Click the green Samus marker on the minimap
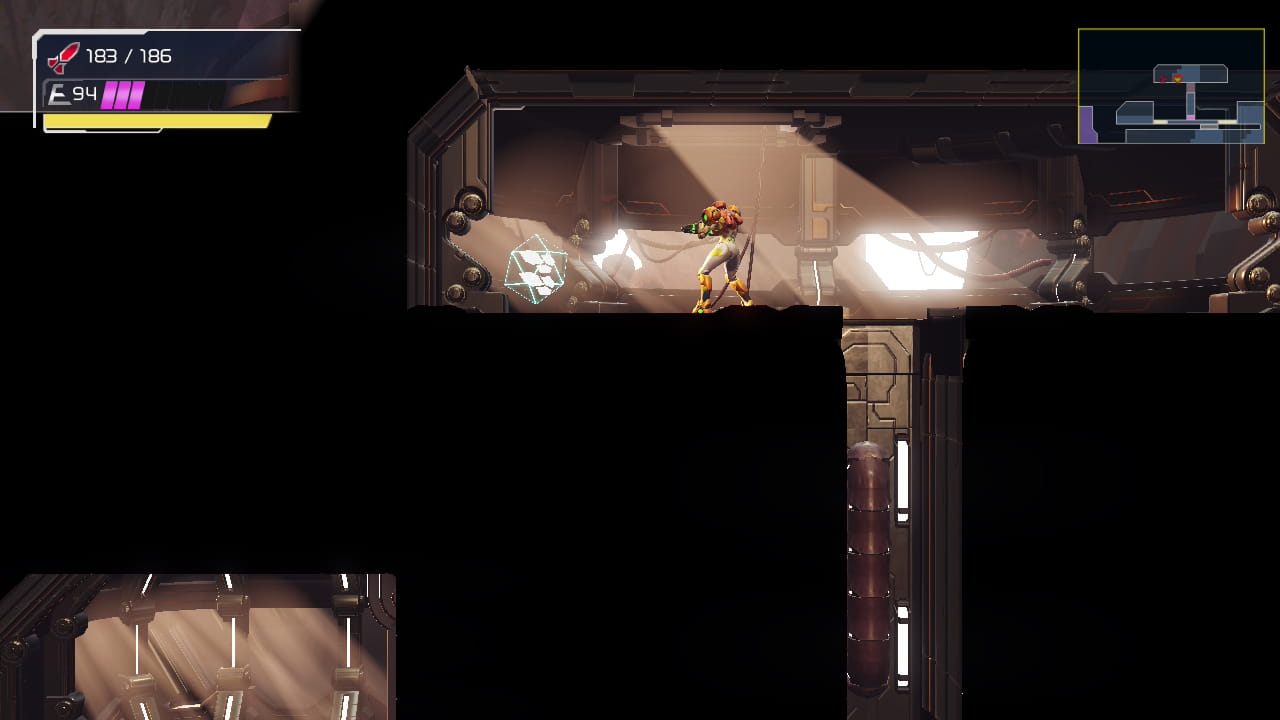Image resolution: width=1280 pixels, height=720 pixels. click(x=1178, y=78)
